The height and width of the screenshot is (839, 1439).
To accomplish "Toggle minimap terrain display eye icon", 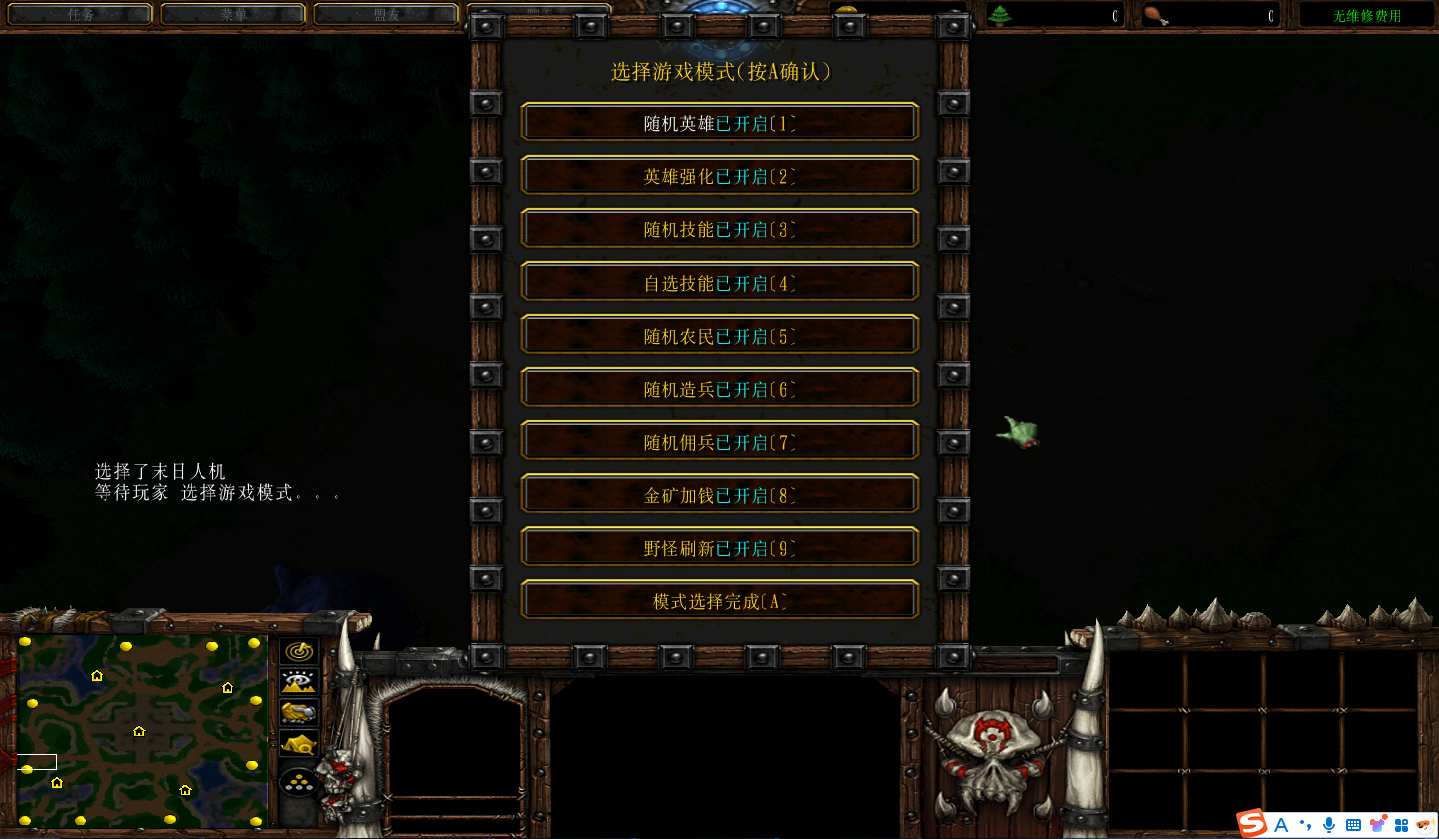I will tap(299, 682).
